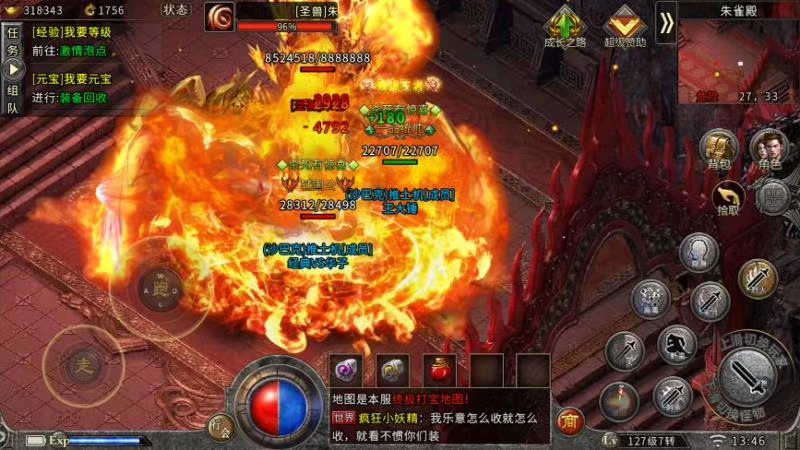Activate the head silhouette skill
Screen dimensions: 800x450
[699, 252]
